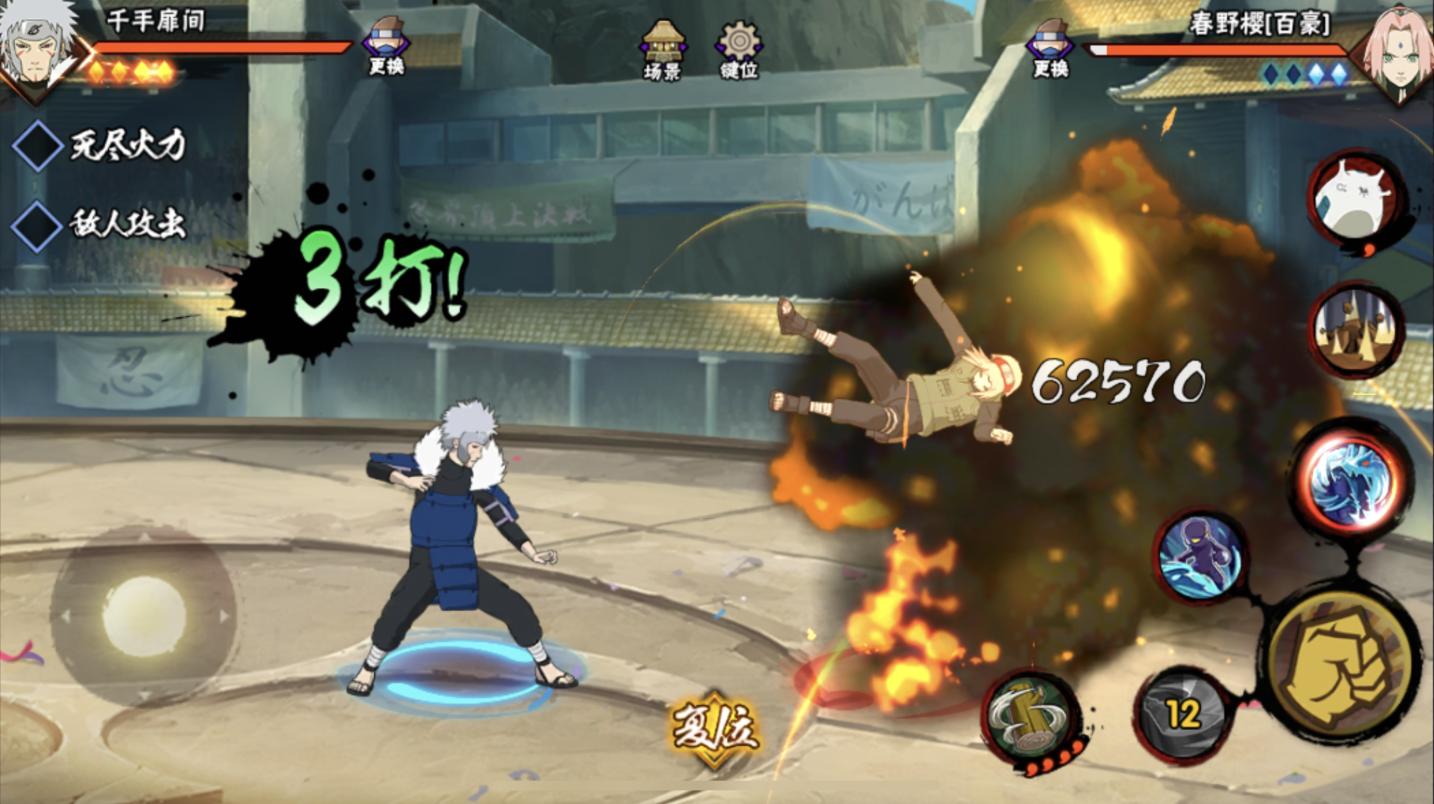The height and width of the screenshot is (804, 1434).
Task: Use the basic punch attack button
Action: click(x=1339, y=660)
